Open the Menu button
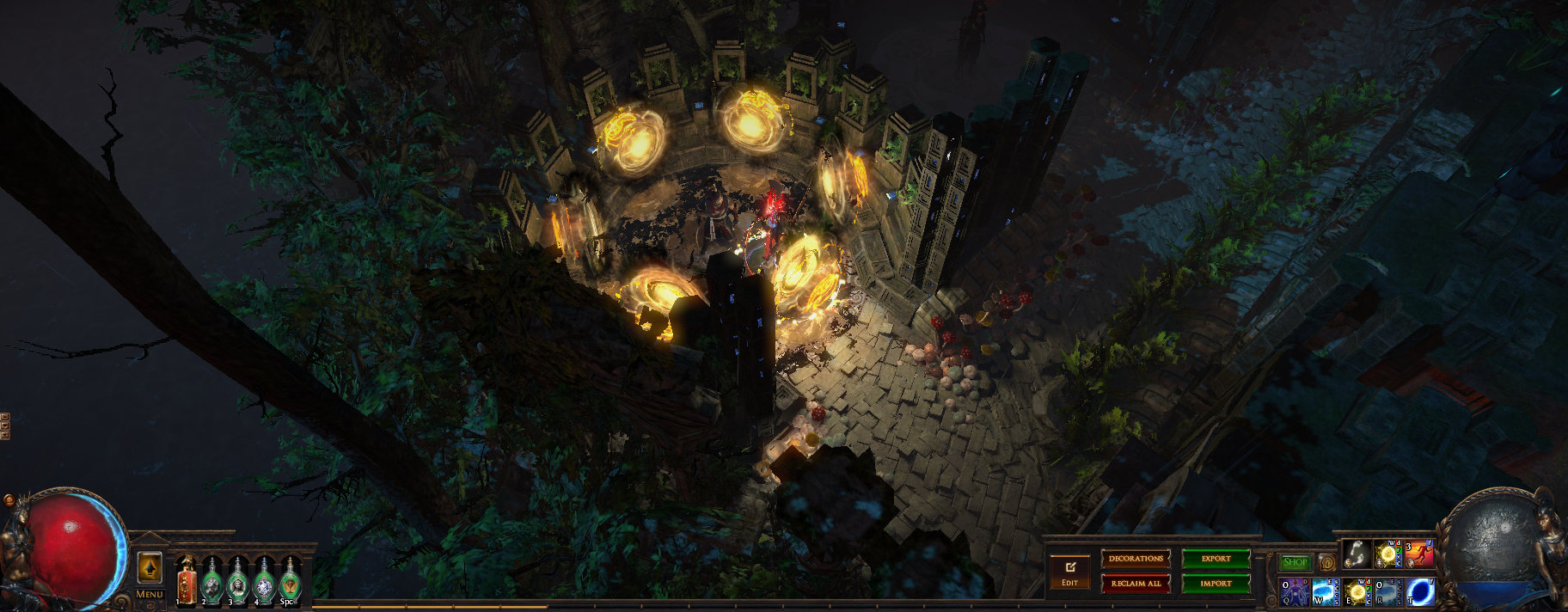Viewport: 1568px width, 612px height. coord(150,594)
